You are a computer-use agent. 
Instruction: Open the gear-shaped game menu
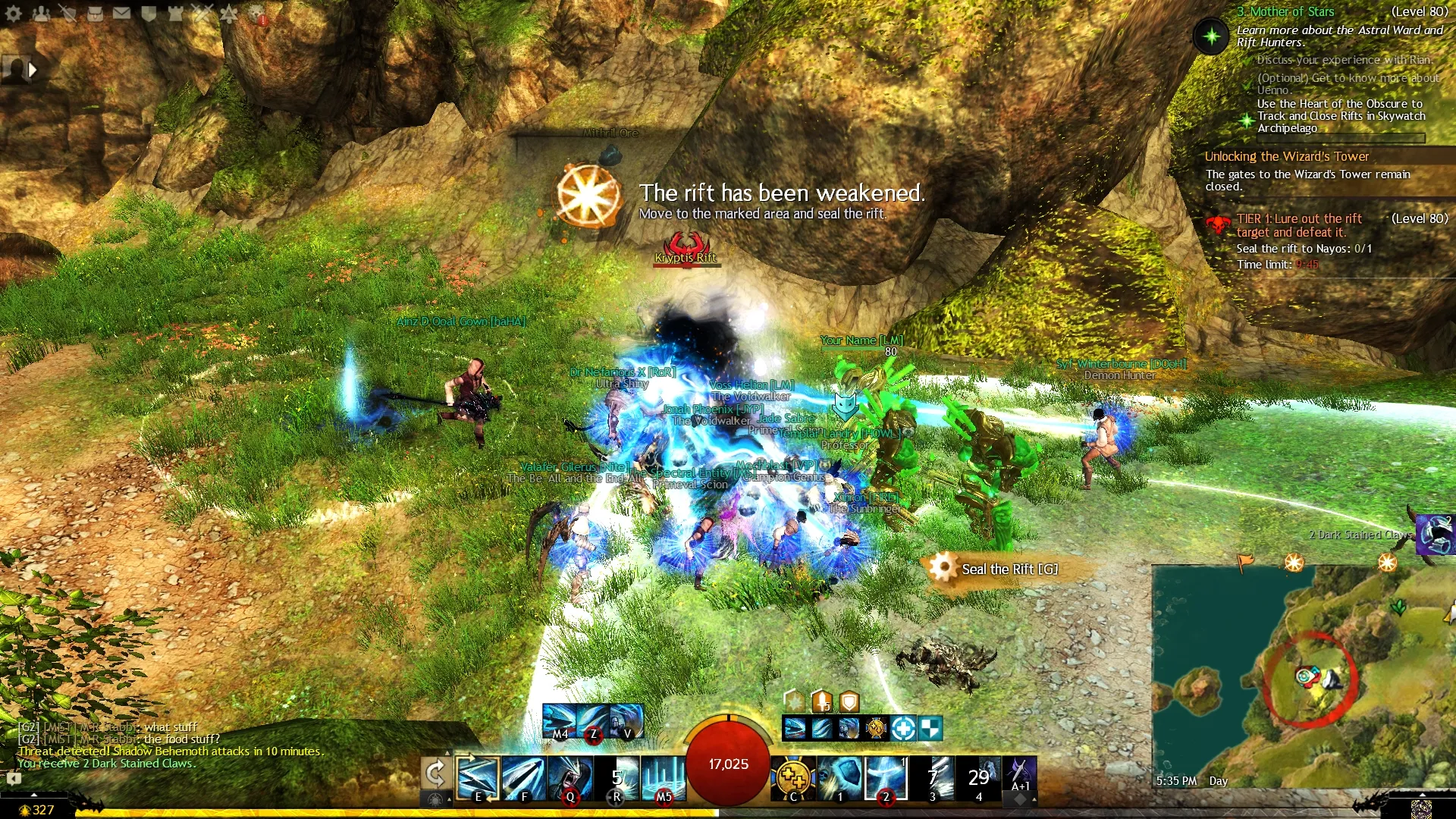tap(14, 13)
